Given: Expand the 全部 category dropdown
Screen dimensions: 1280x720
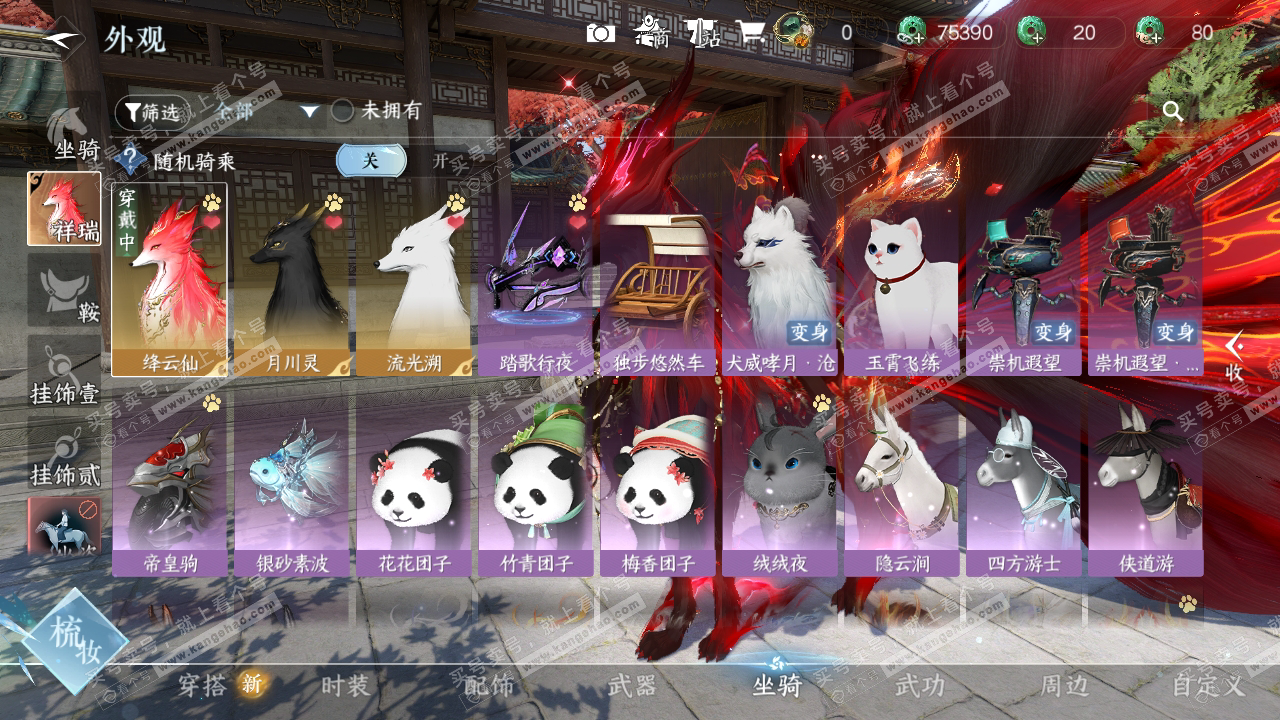Looking at the screenshot, I should [309, 111].
